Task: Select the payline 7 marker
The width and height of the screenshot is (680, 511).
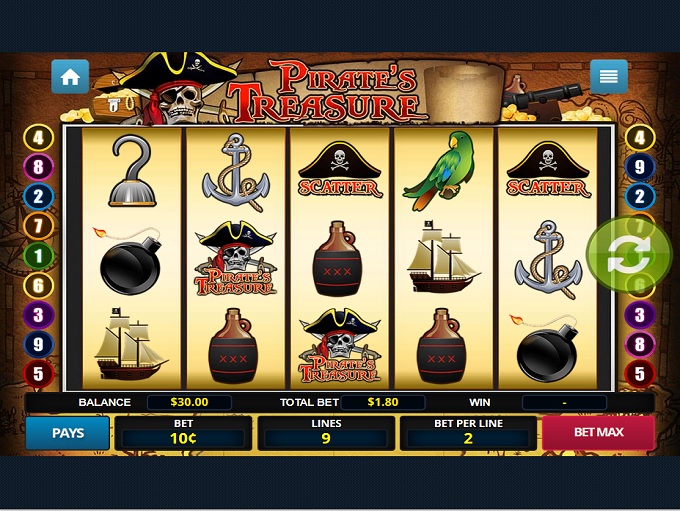Action: tap(38, 226)
